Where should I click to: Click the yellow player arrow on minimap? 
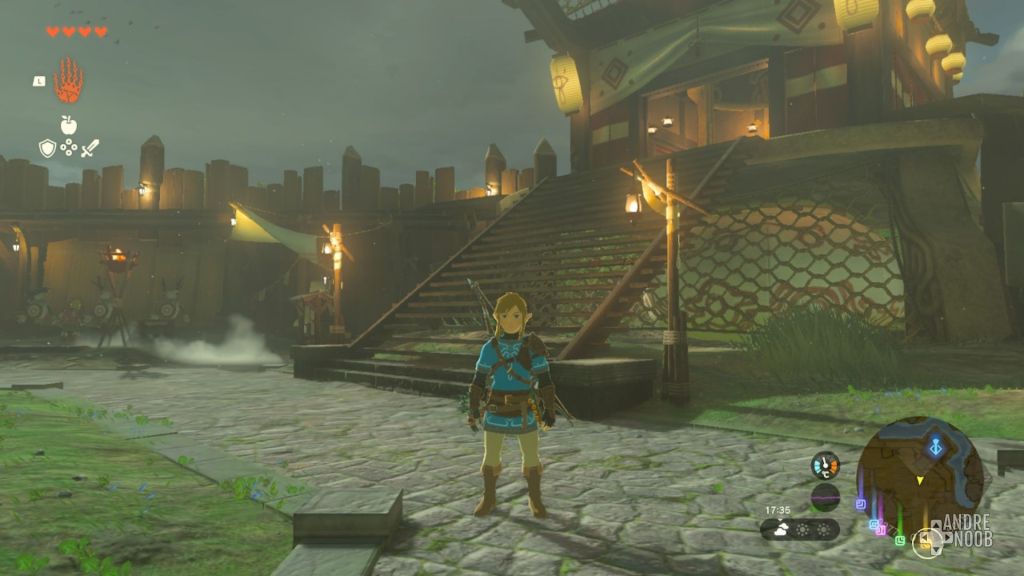pos(920,481)
